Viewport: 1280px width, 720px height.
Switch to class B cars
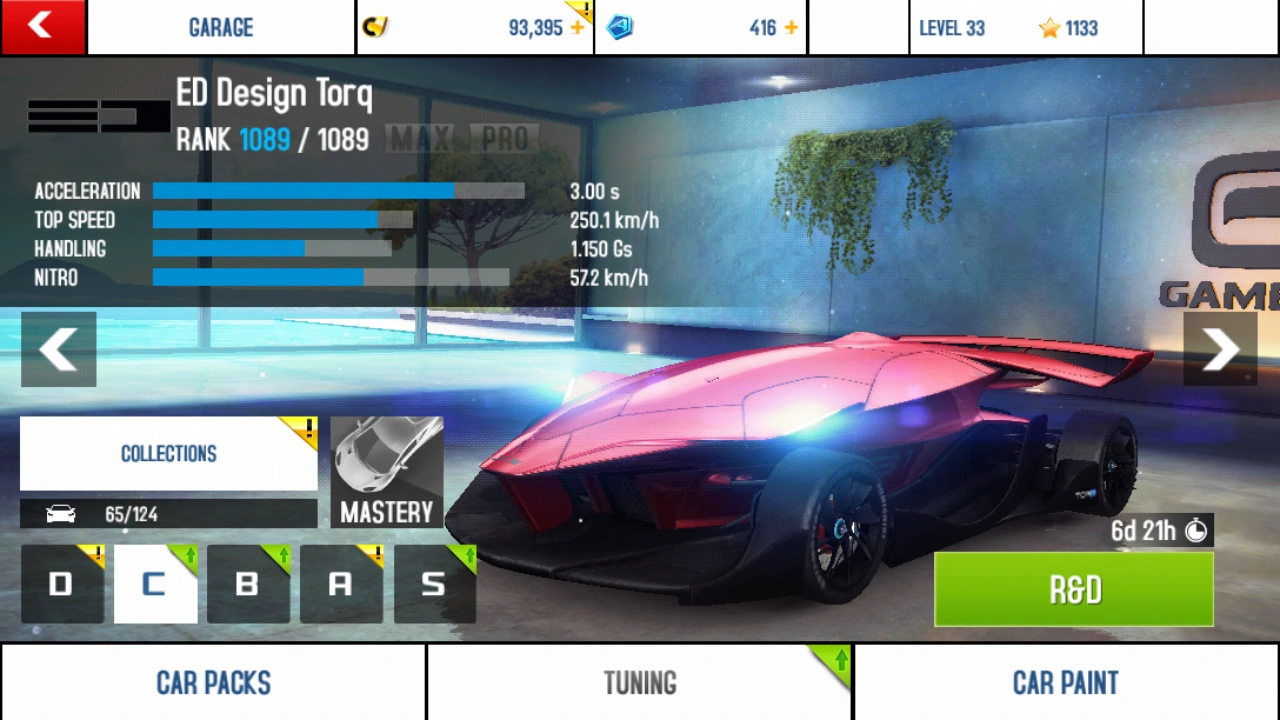pyautogui.click(x=248, y=584)
